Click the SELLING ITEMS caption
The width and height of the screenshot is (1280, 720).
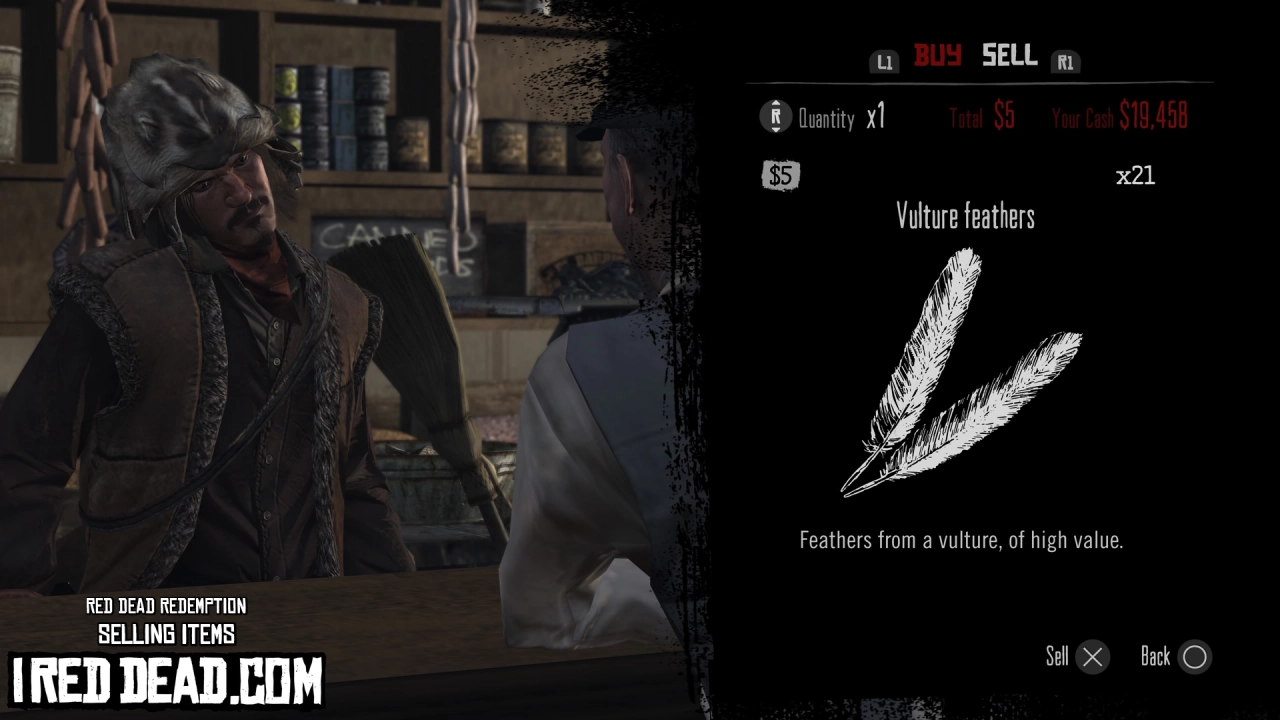(167, 633)
